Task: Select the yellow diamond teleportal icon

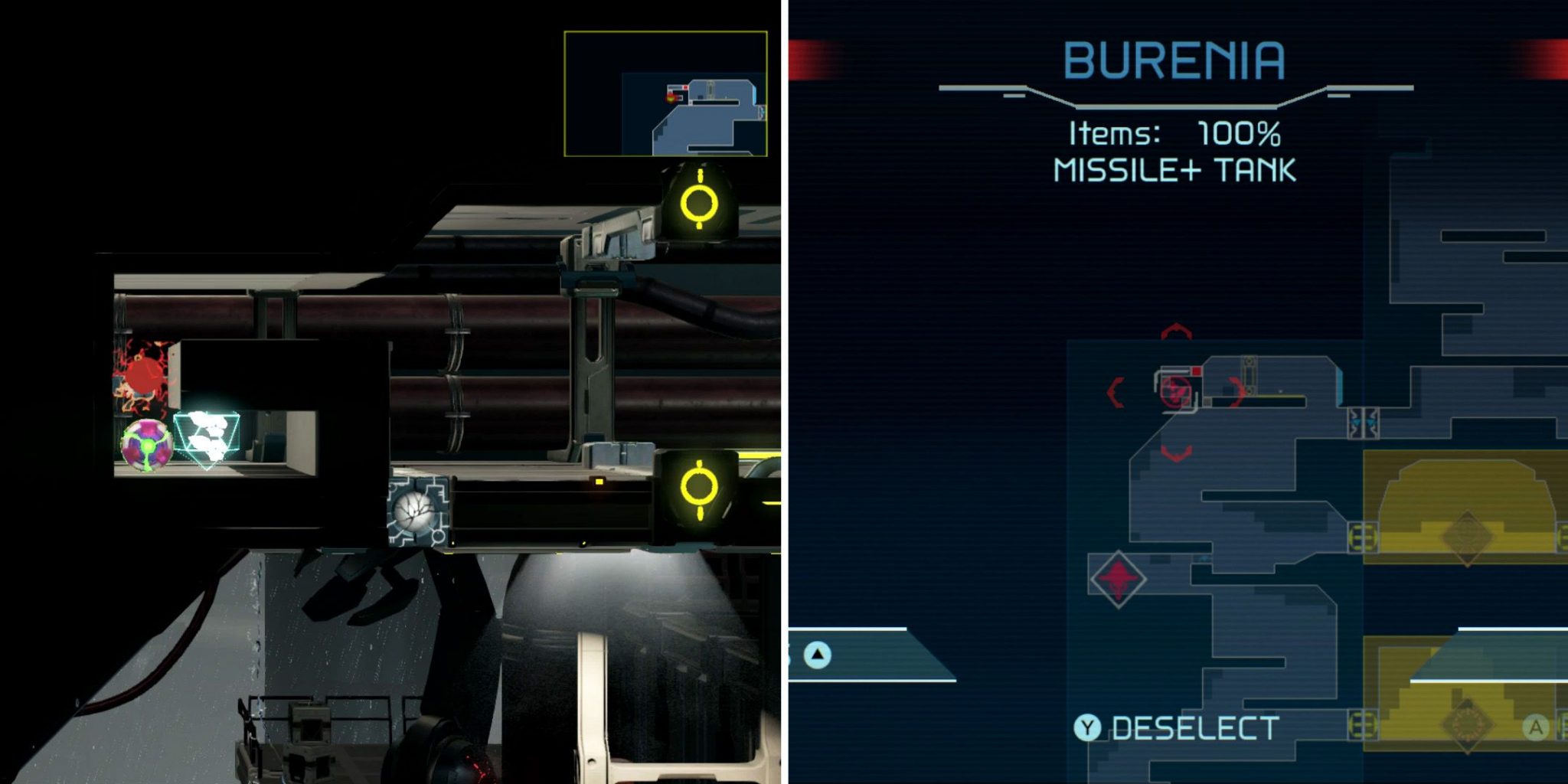Action: (1468, 536)
